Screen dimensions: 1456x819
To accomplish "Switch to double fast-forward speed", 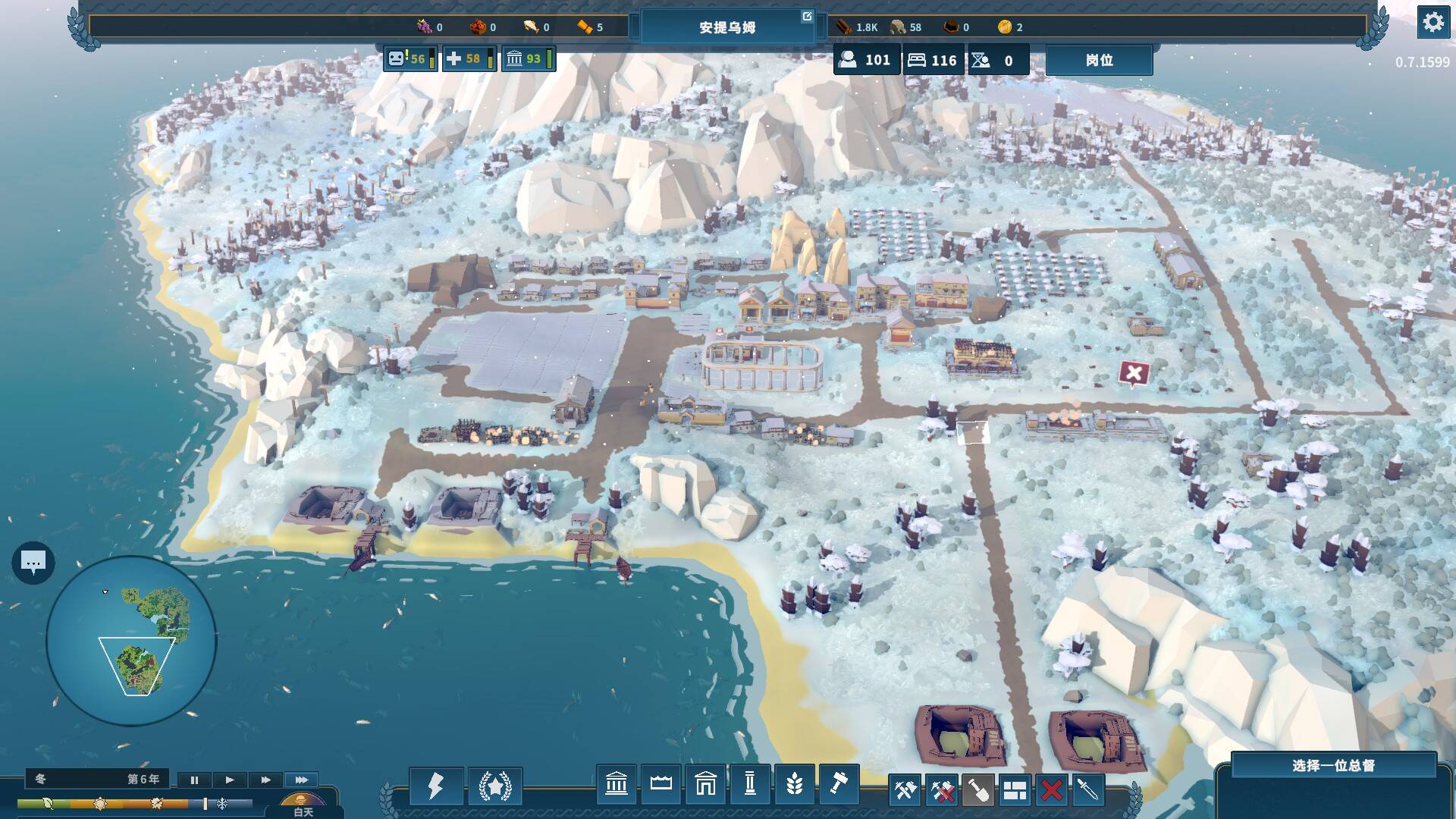I will (x=265, y=780).
